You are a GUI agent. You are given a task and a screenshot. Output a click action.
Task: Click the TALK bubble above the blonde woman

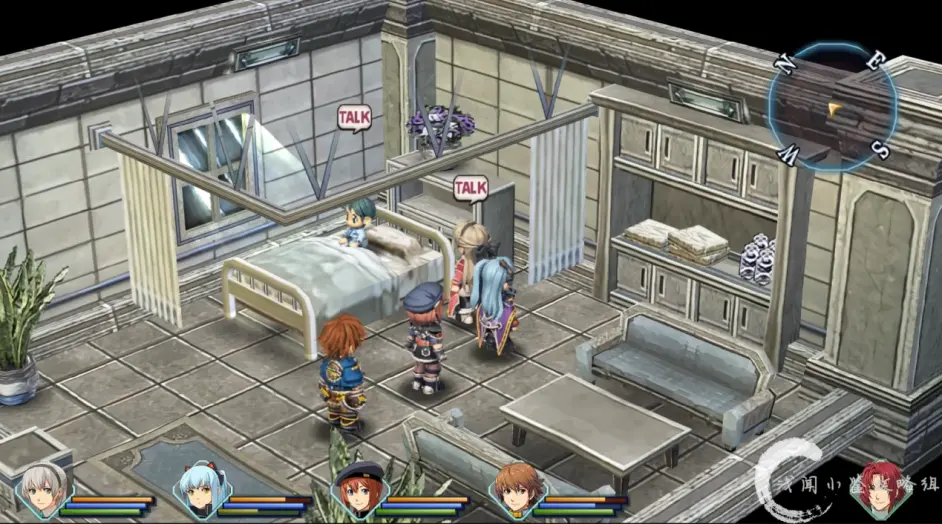point(470,188)
